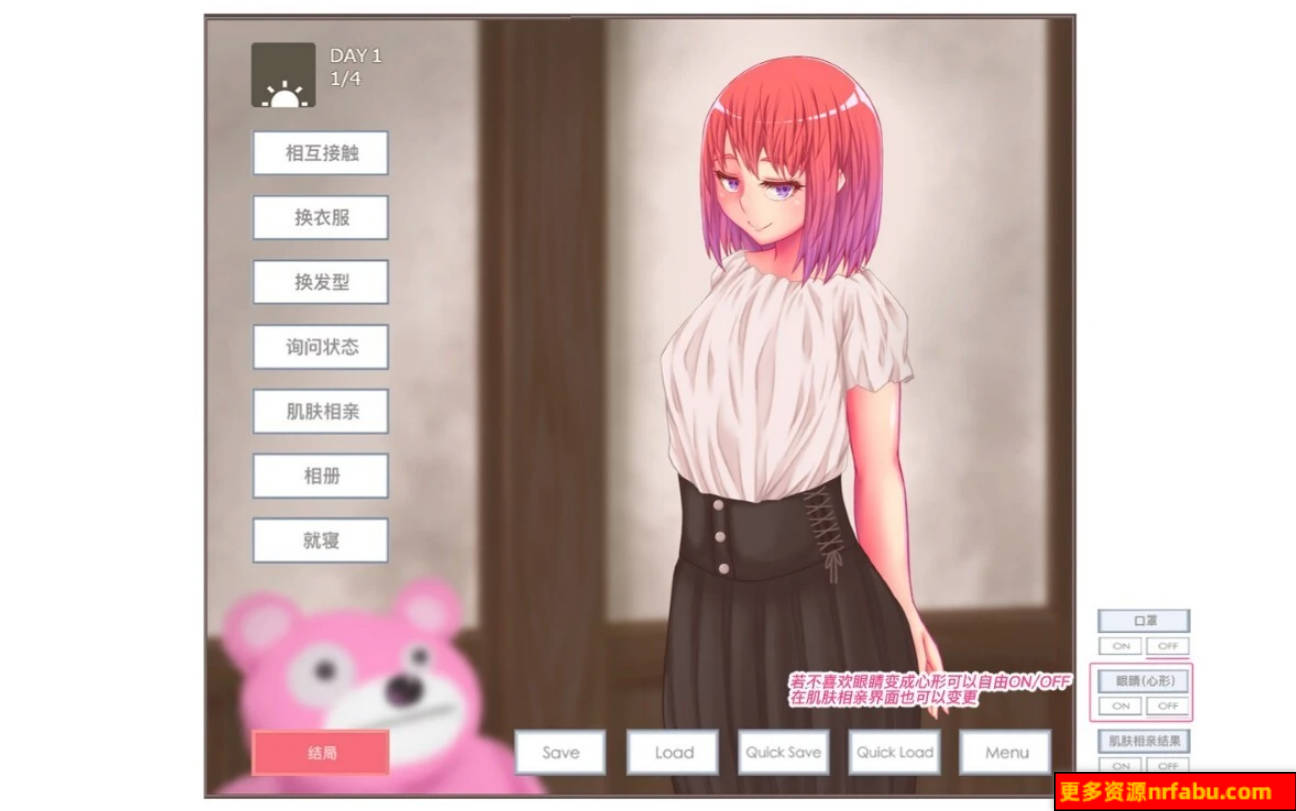Open the 相册 photo album
Screen dimensions: 1296x811
tap(320, 476)
